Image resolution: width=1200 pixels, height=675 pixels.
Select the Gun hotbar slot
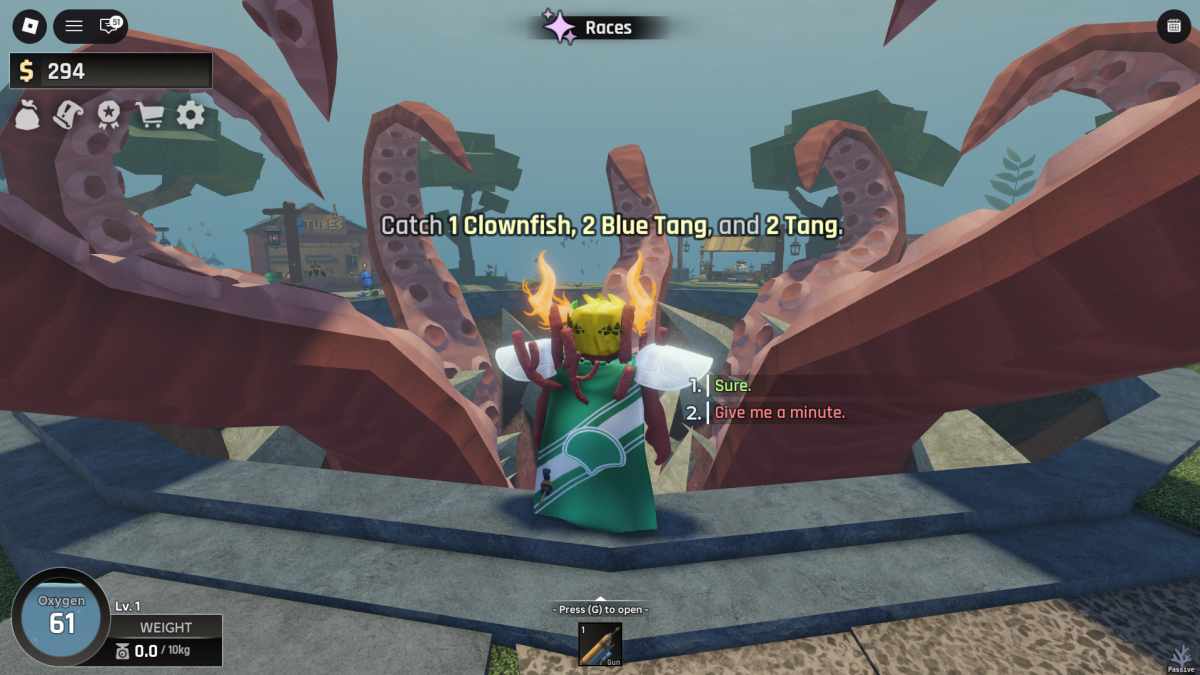600,644
